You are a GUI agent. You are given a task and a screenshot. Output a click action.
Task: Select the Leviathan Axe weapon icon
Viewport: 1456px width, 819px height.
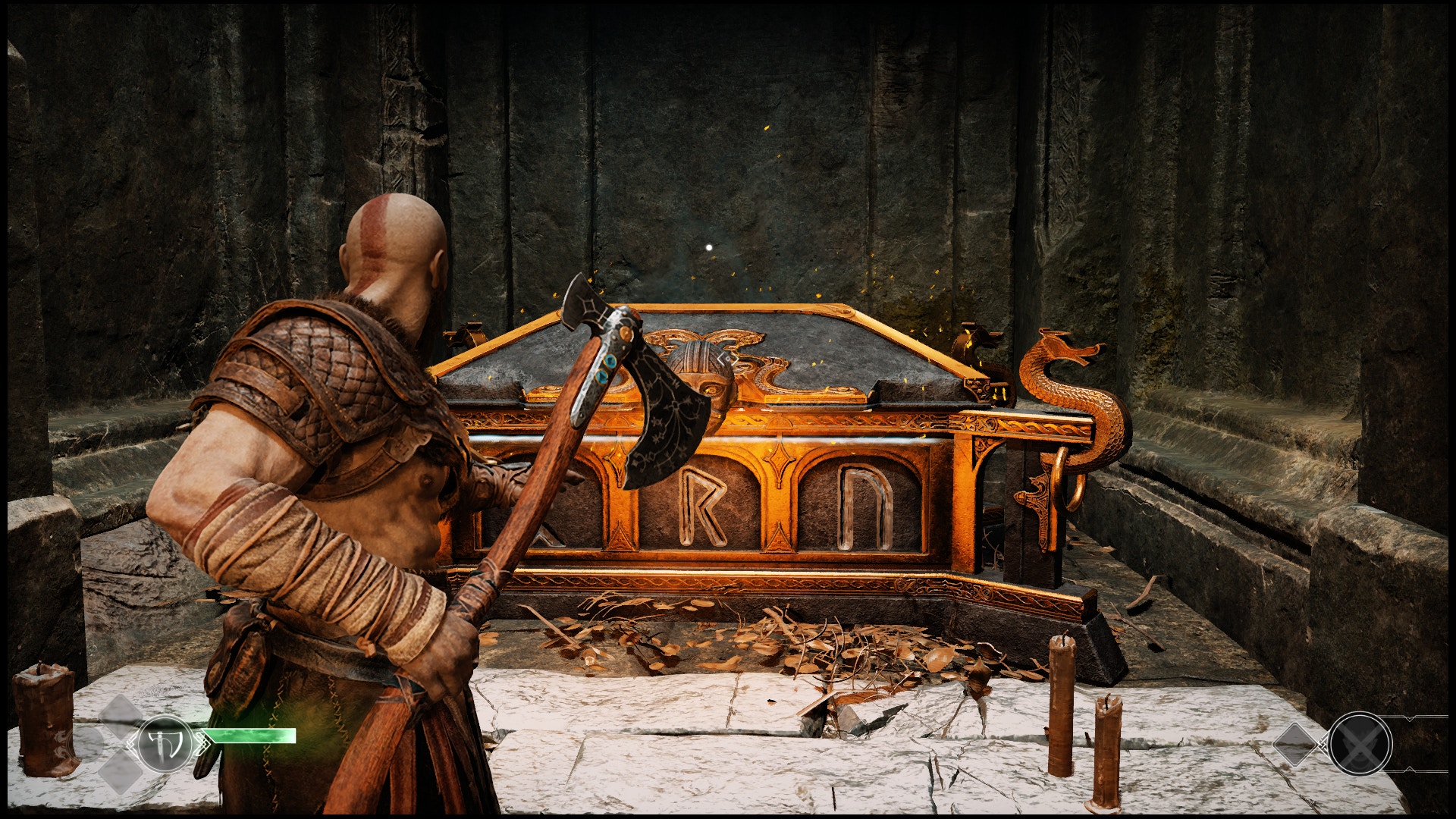tap(165, 744)
